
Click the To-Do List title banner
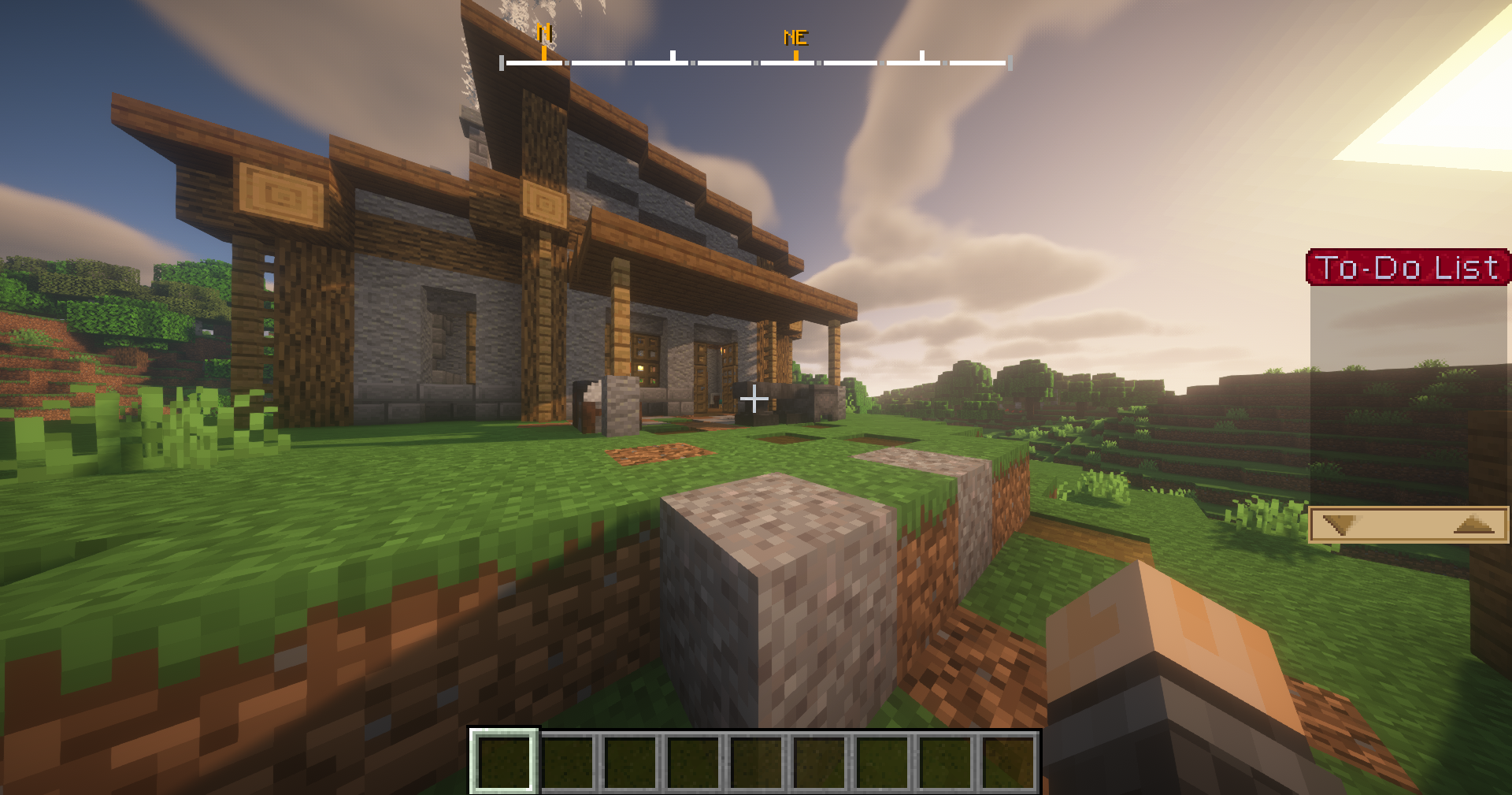pos(1409,268)
